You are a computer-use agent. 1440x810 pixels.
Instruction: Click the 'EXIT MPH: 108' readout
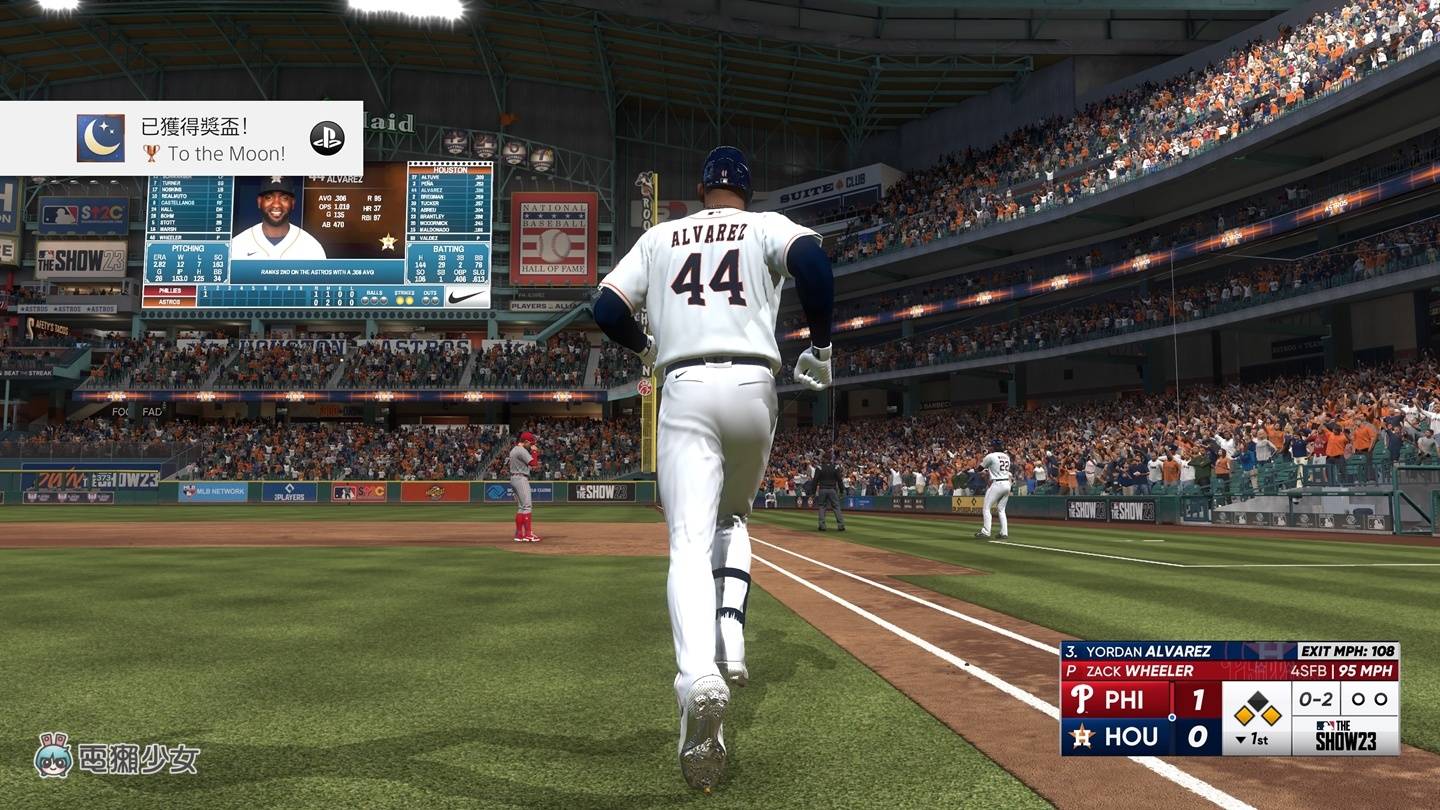(1348, 650)
